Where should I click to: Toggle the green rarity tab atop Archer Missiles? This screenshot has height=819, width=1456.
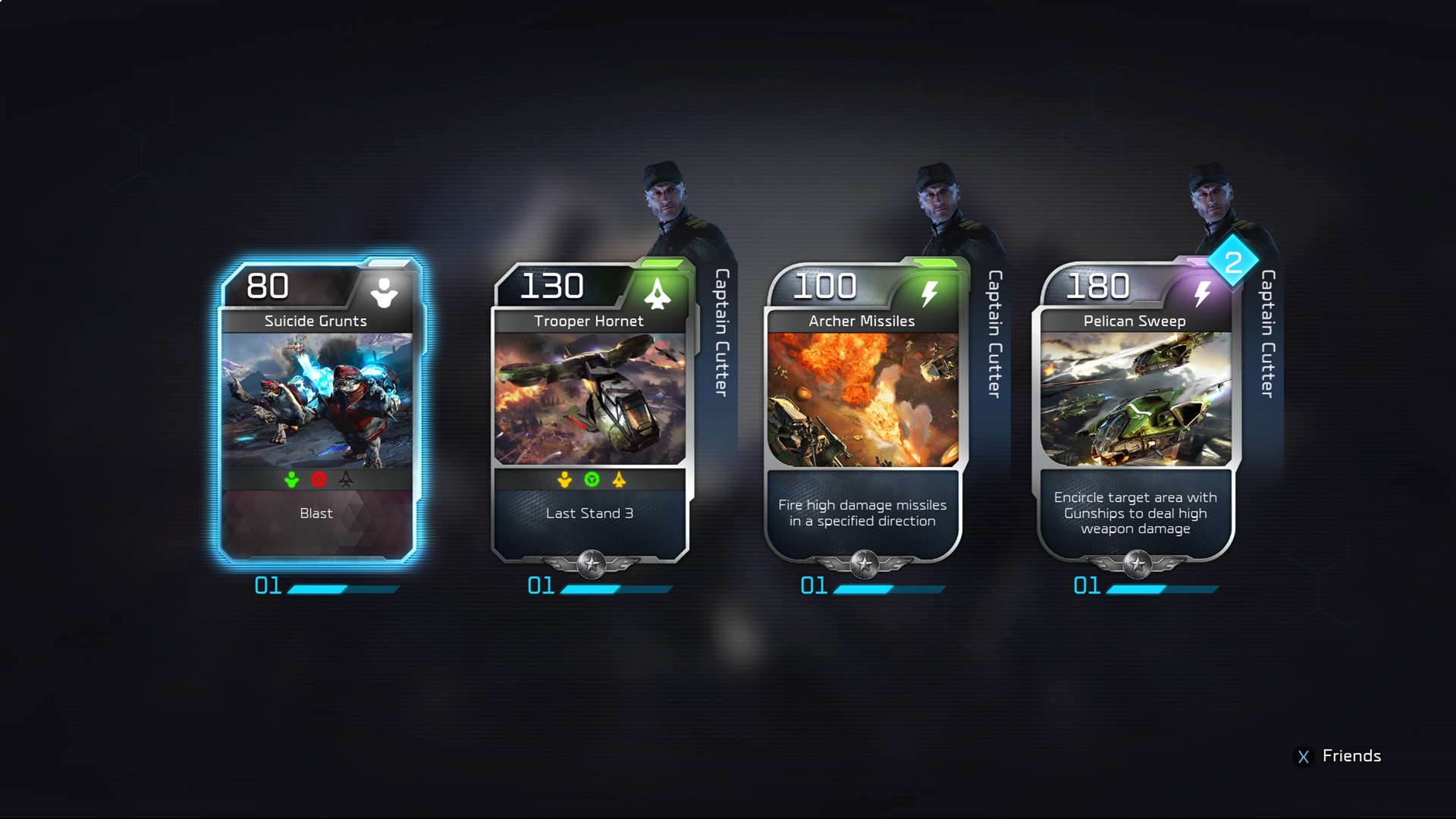tap(934, 264)
